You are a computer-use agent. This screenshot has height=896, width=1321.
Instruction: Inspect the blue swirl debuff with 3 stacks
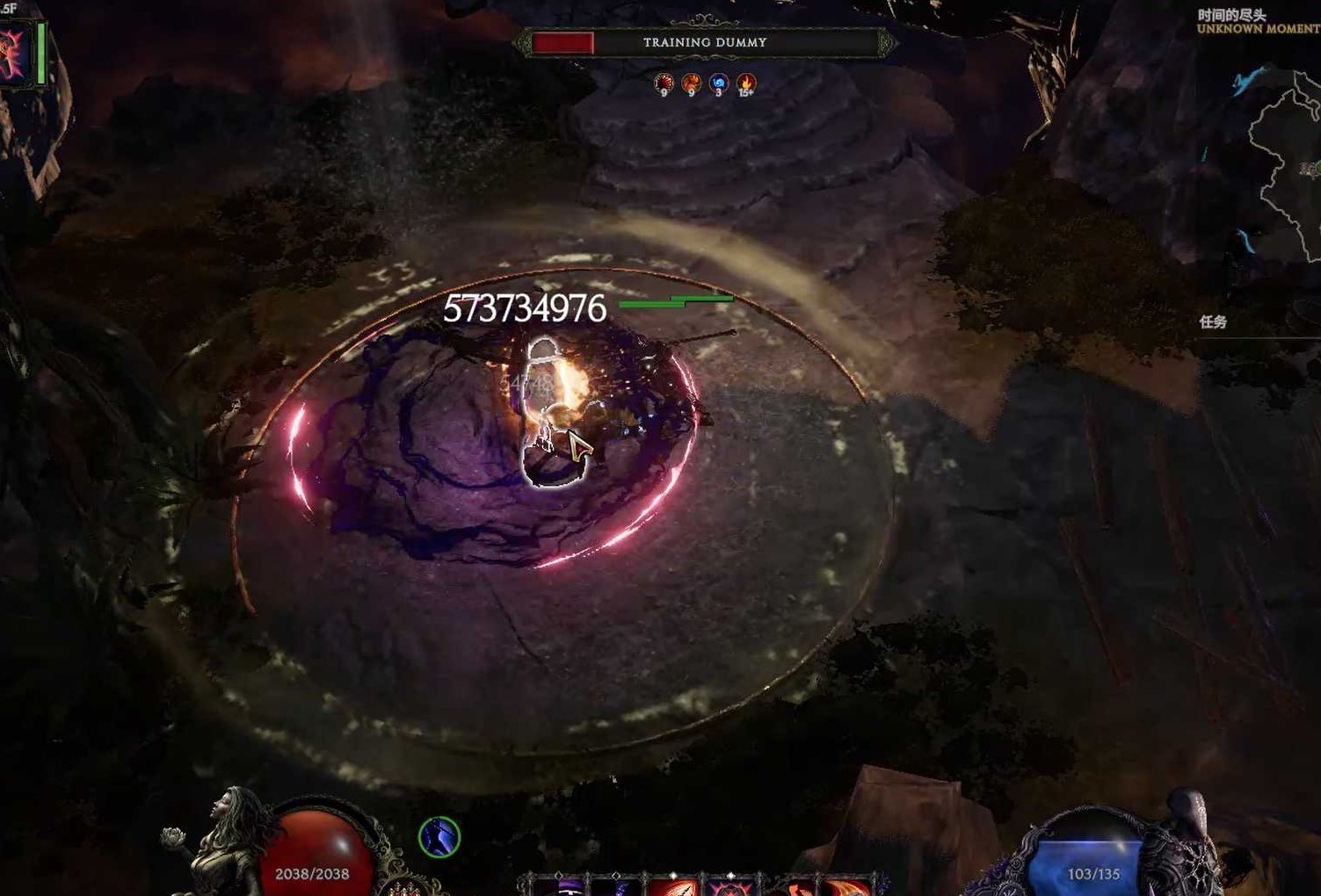719,83
